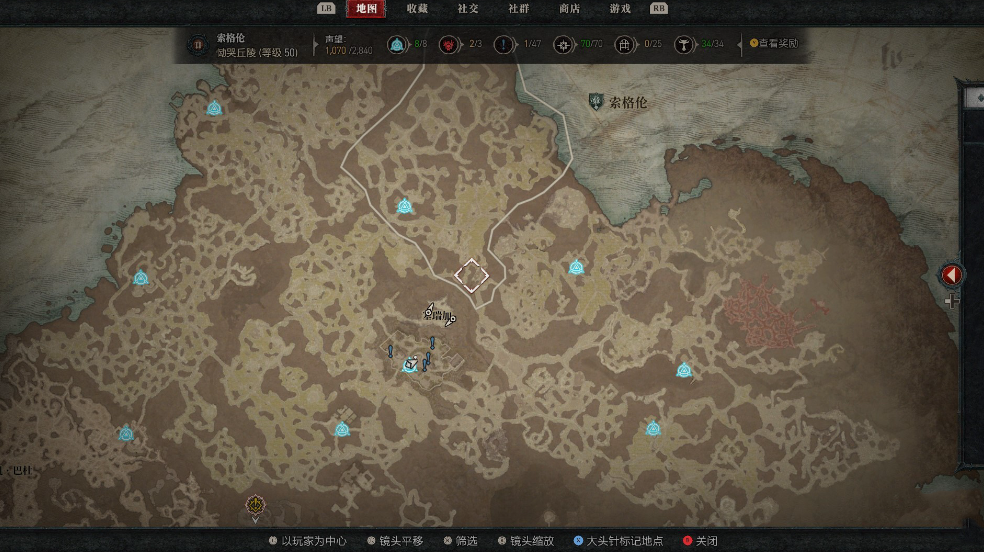Select the 社交 tab
This screenshot has width=984, height=552.
(x=468, y=9)
